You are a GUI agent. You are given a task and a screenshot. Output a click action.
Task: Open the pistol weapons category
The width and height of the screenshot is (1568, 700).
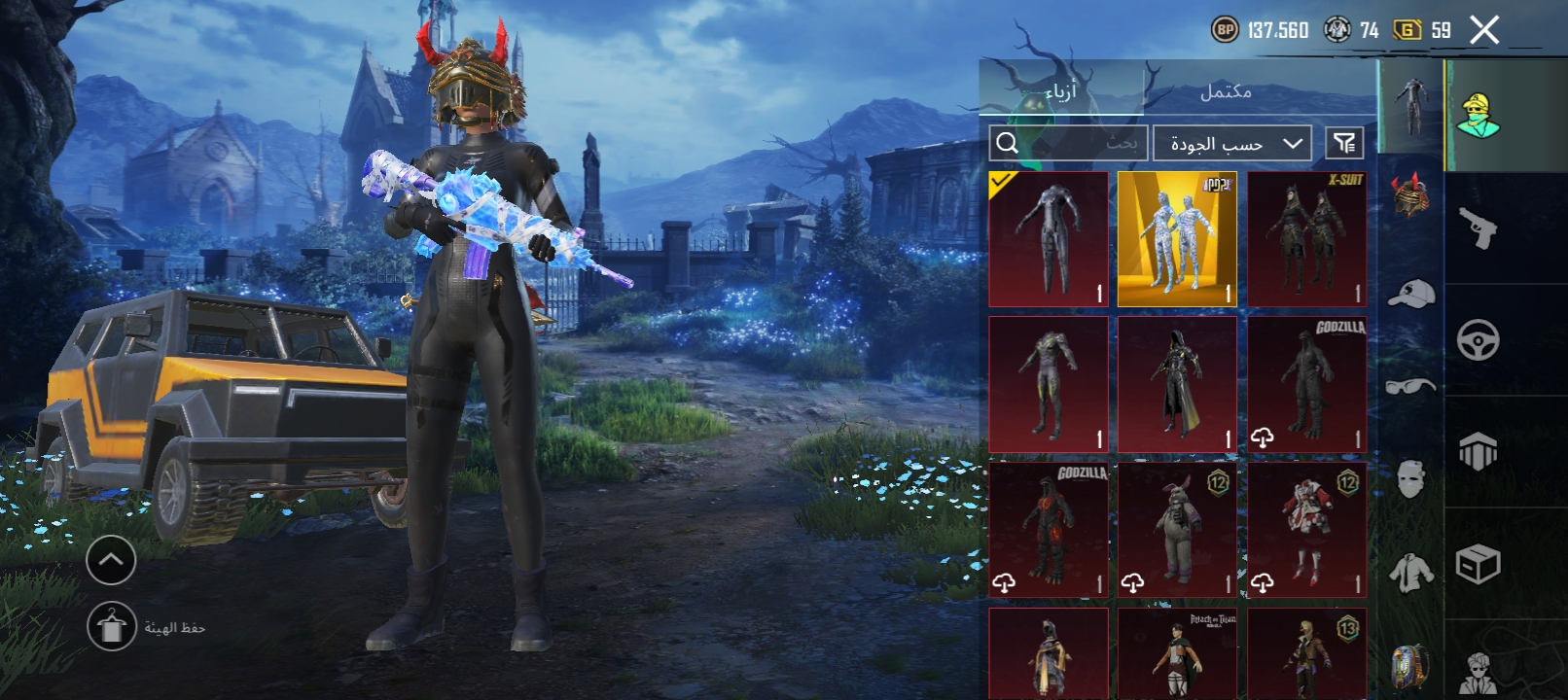pos(1478,229)
